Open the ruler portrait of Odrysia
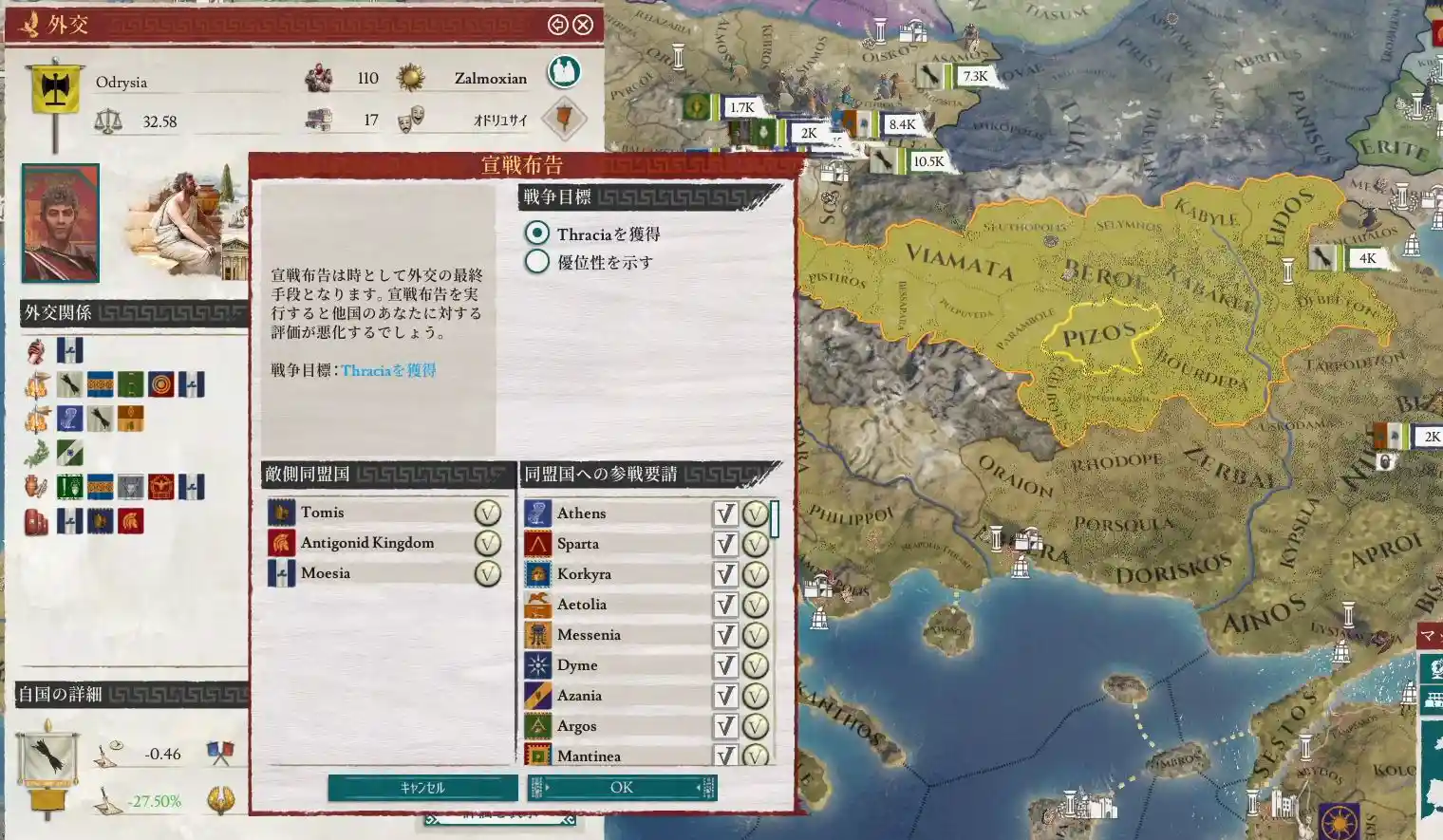 pos(60,220)
